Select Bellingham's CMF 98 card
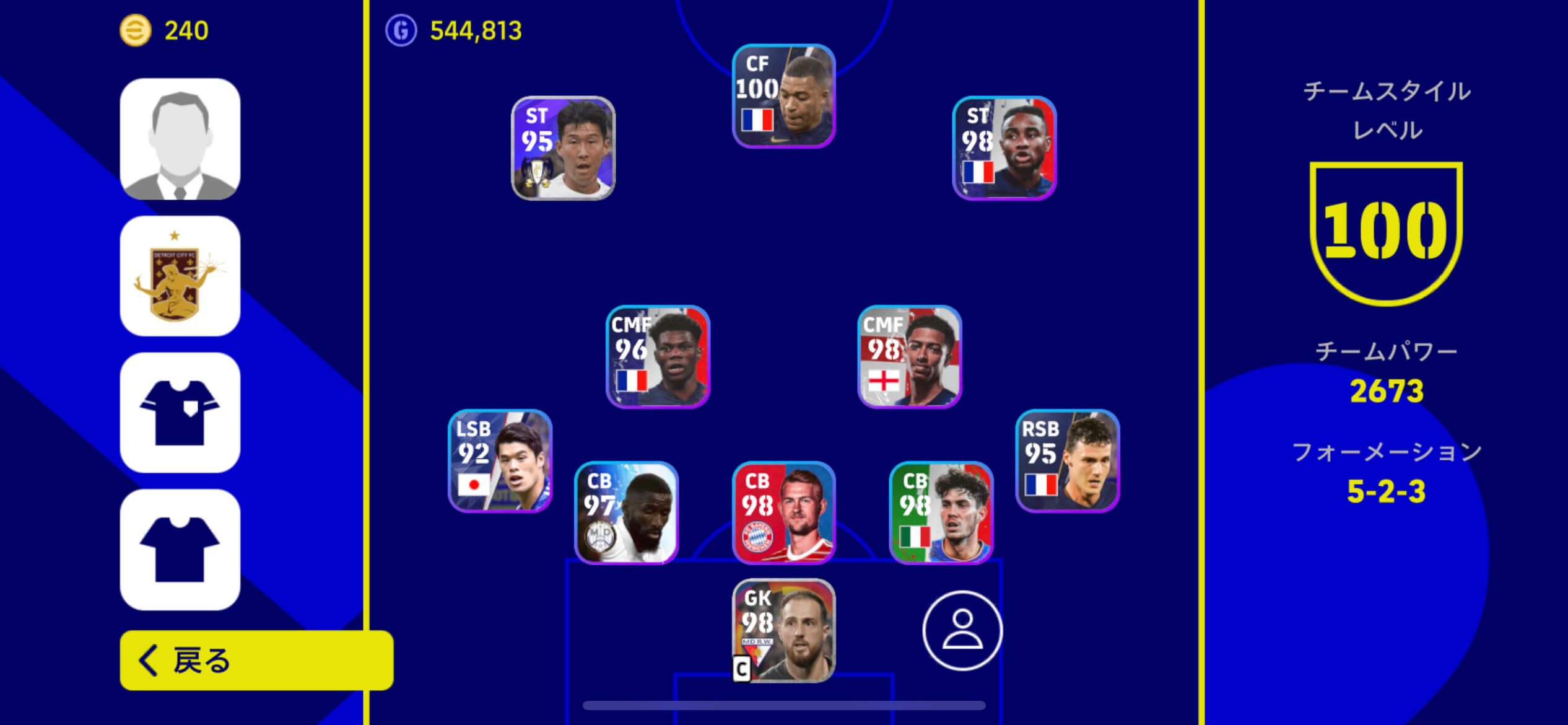This screenshot has height=725, width=1568. pyautogui.click(x=907, y=356)
